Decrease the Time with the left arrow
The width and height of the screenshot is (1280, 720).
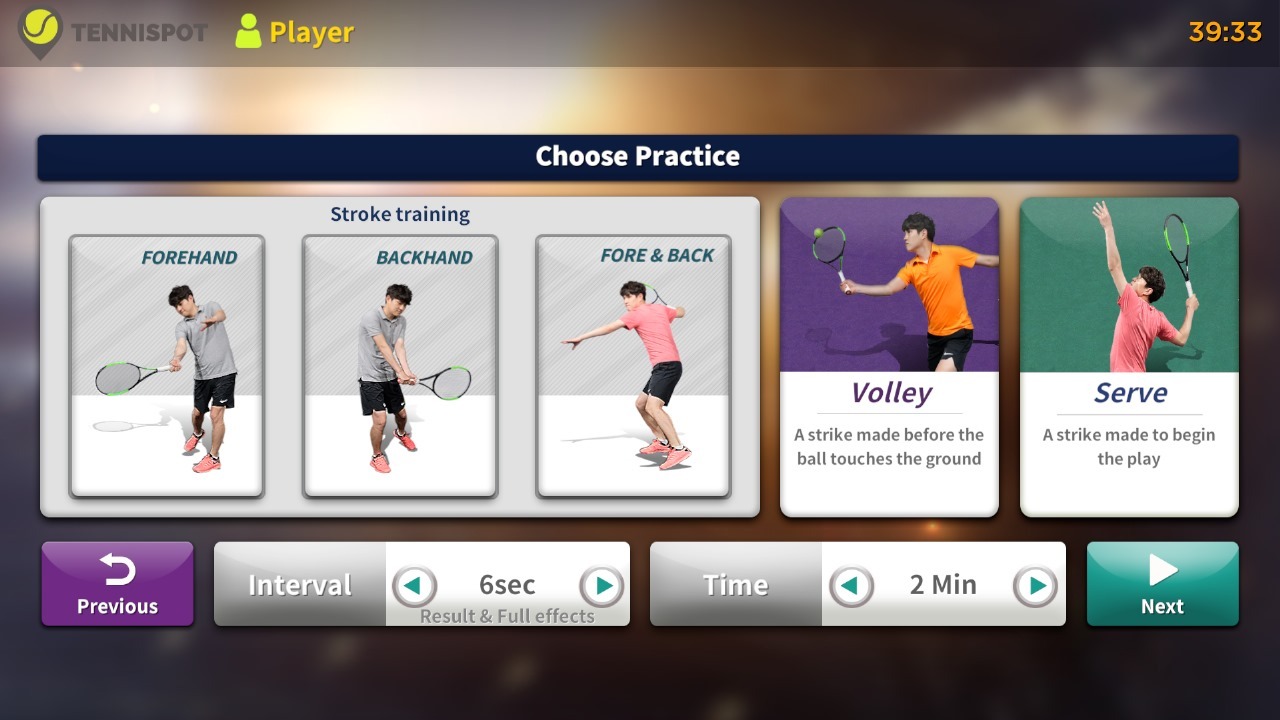tap(851, 585)
